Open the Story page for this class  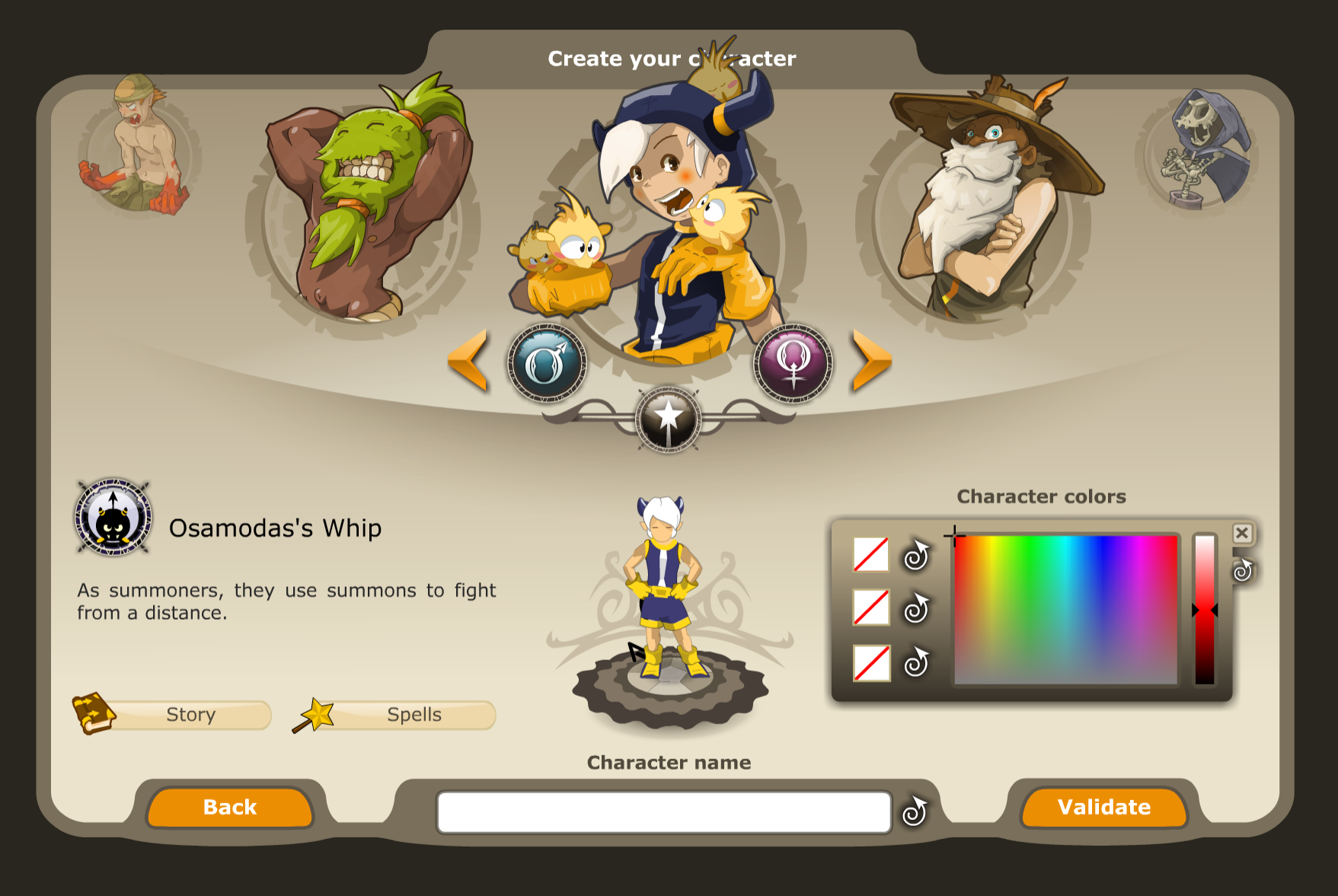click(x=191, y=715)
